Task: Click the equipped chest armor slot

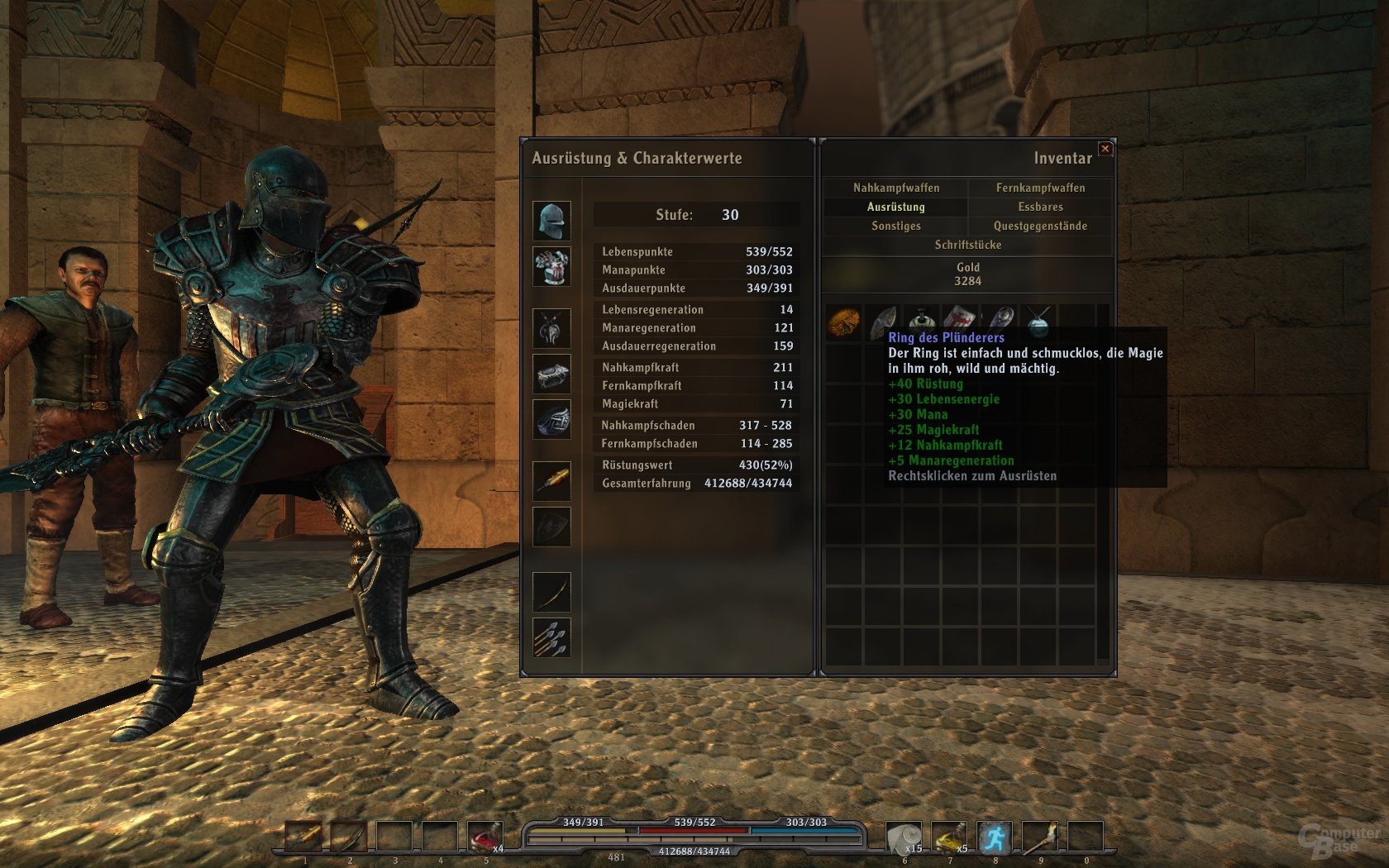Action: click(551, 267)
